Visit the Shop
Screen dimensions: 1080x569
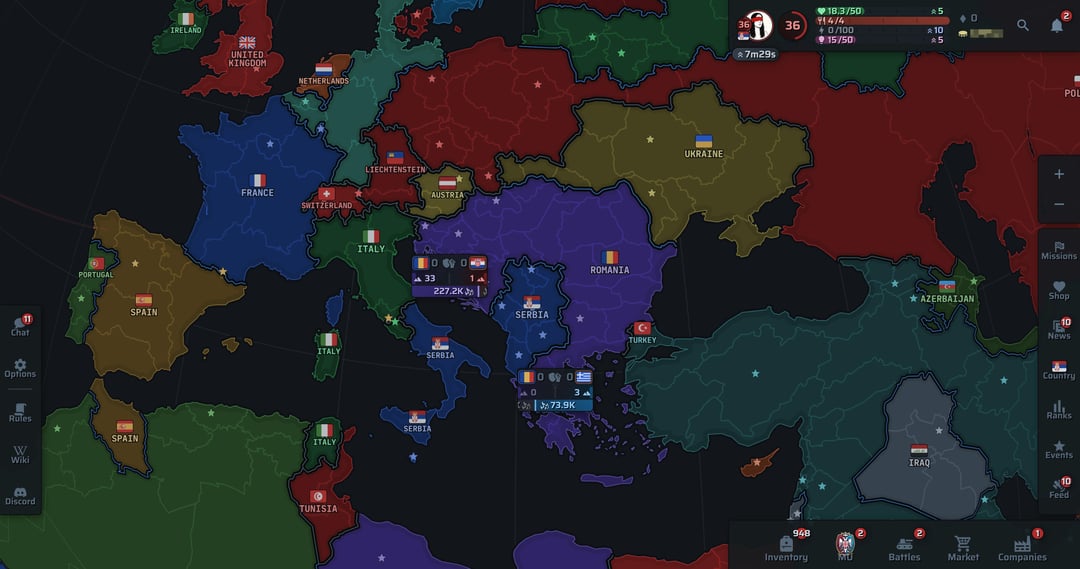[1059, 290]
